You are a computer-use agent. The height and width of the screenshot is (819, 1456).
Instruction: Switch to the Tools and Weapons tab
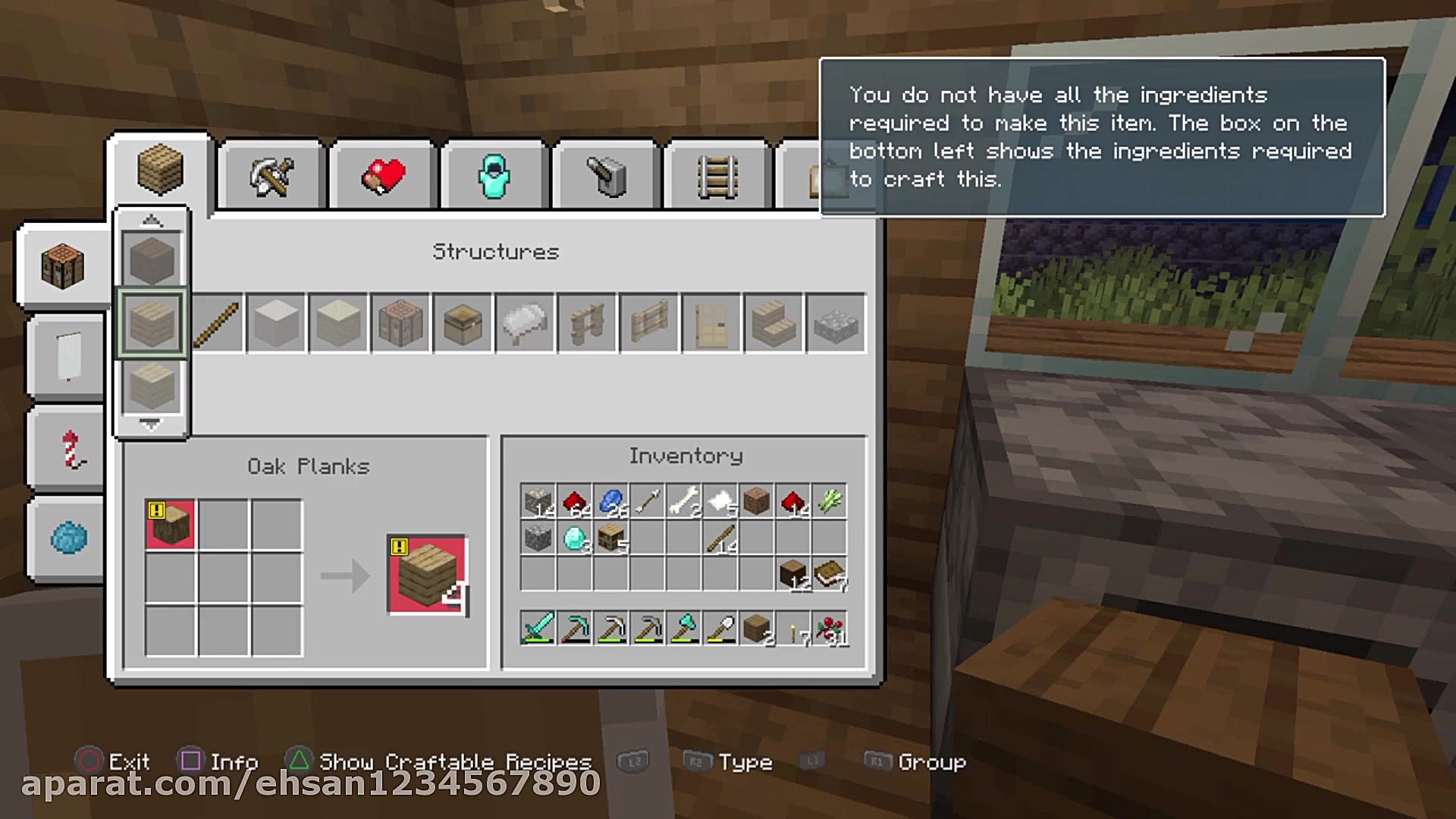click(271, 176)
